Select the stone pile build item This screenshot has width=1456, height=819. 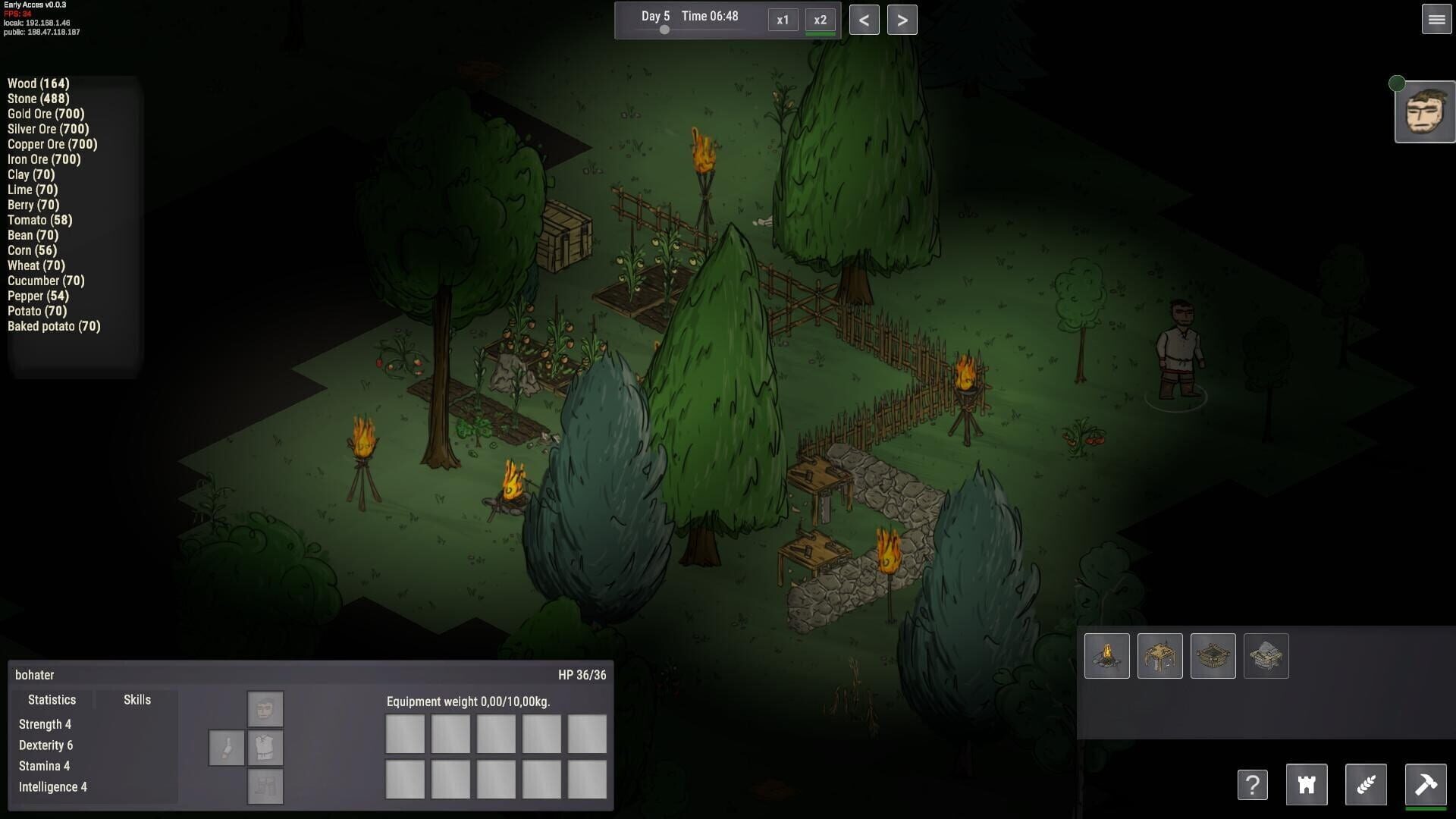pos(1266,655)
